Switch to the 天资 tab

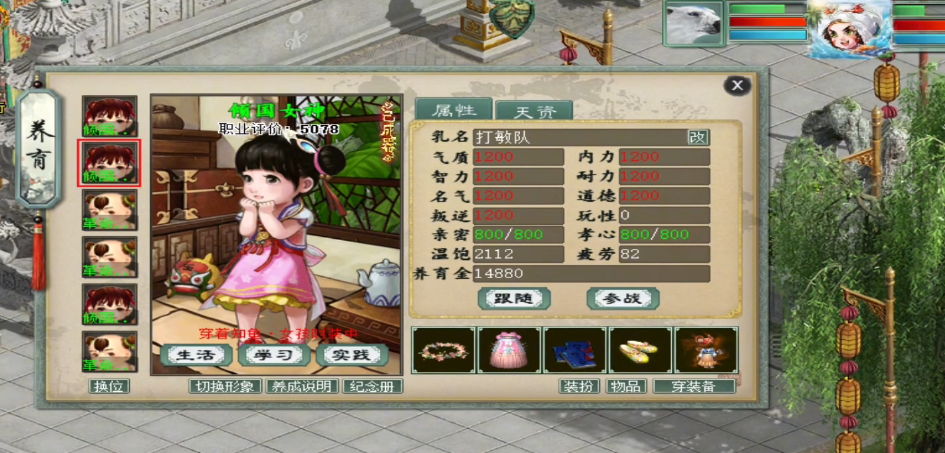point(526,111)
